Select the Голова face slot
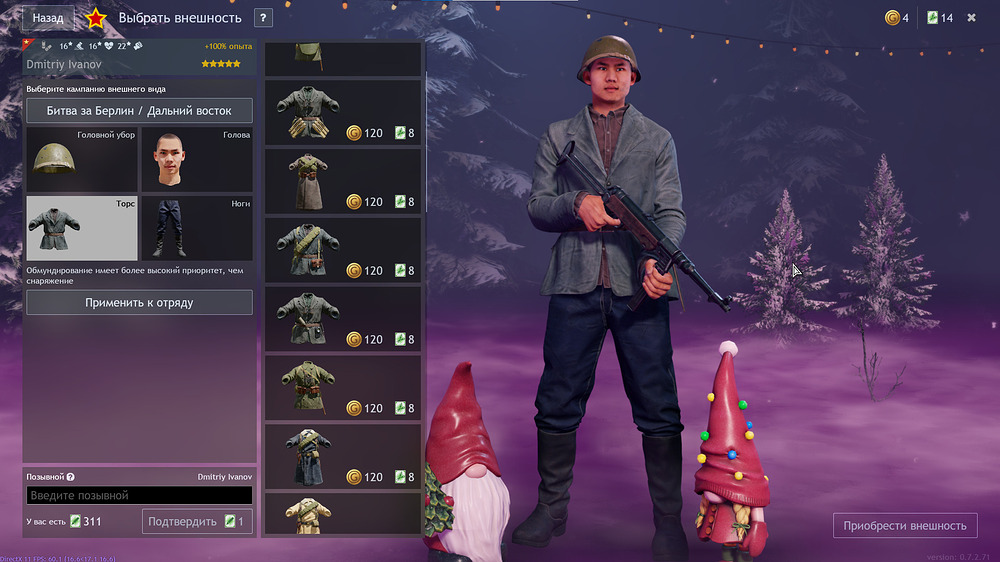 point(196,160)
